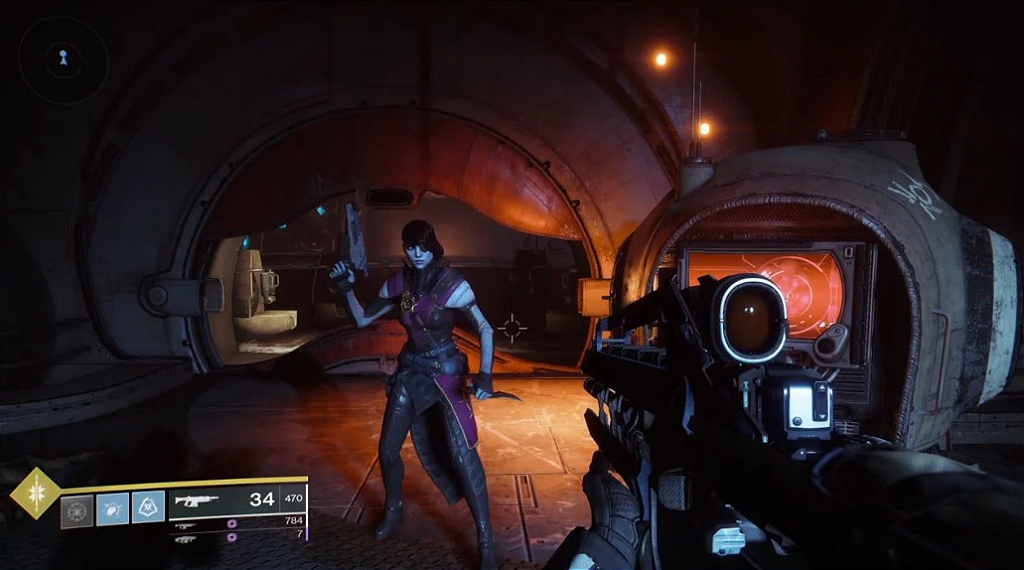Image resolution: width=1024 pixels, height=570 pixels.
Task: Switch to the second weapon slot
Action: pyautogui.click(x=186, y=523)
